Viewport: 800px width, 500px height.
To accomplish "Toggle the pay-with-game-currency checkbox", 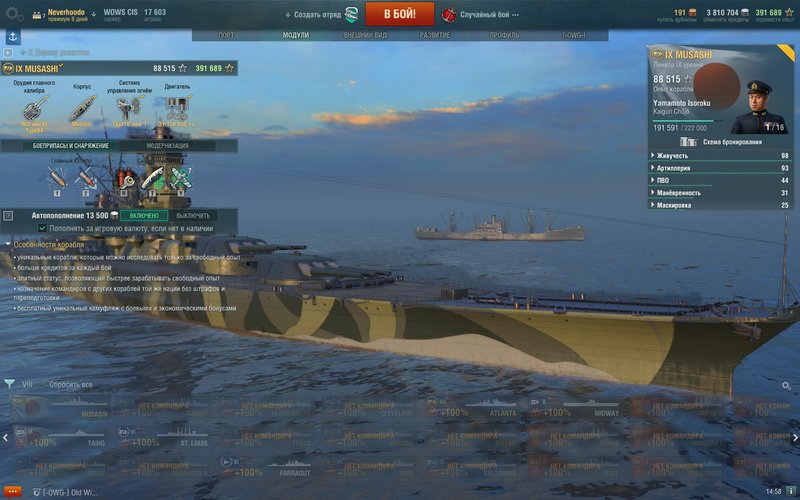I will click(42, 228).
